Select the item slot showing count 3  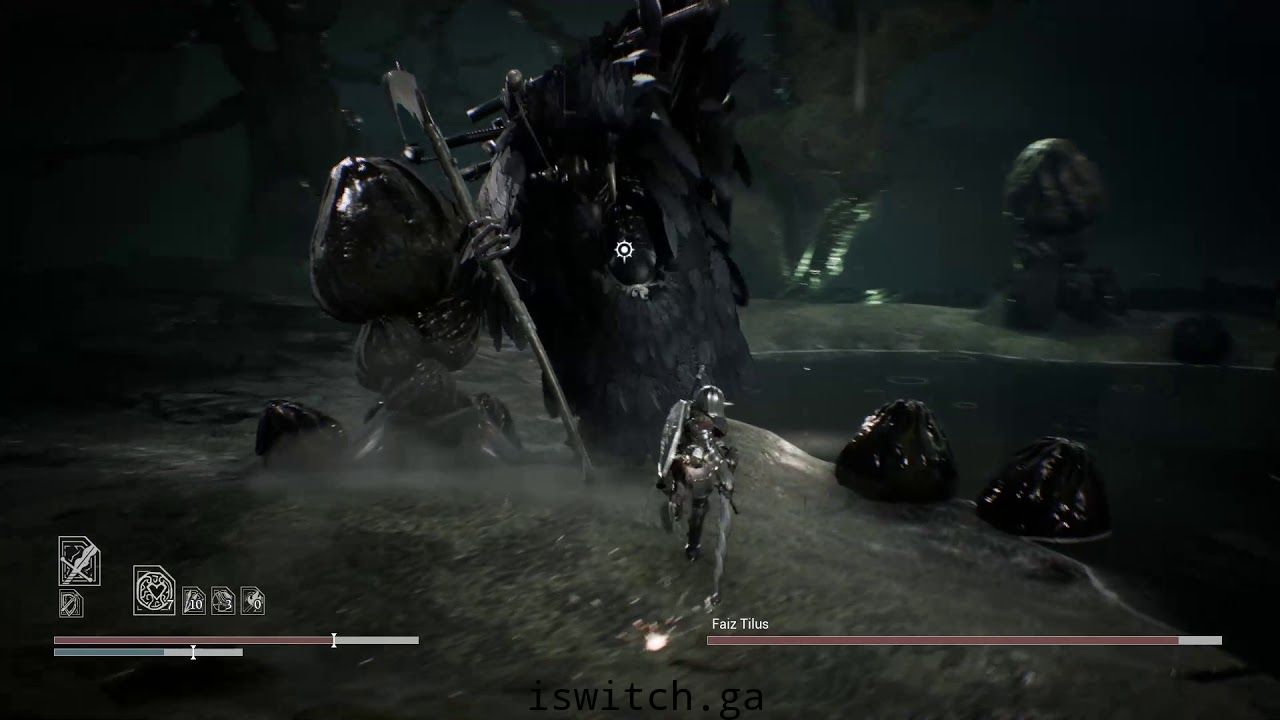(x=223, y=600)
